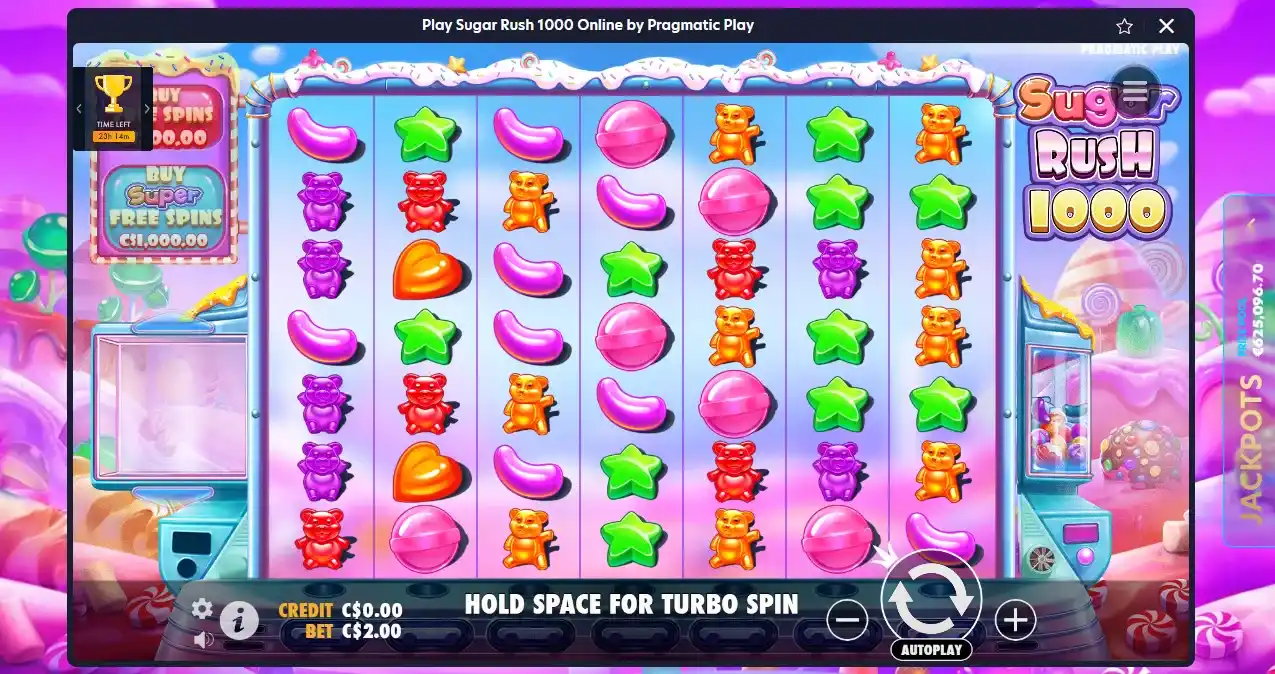
Task: Open the gear settings icon
Action: pos(203,608)
